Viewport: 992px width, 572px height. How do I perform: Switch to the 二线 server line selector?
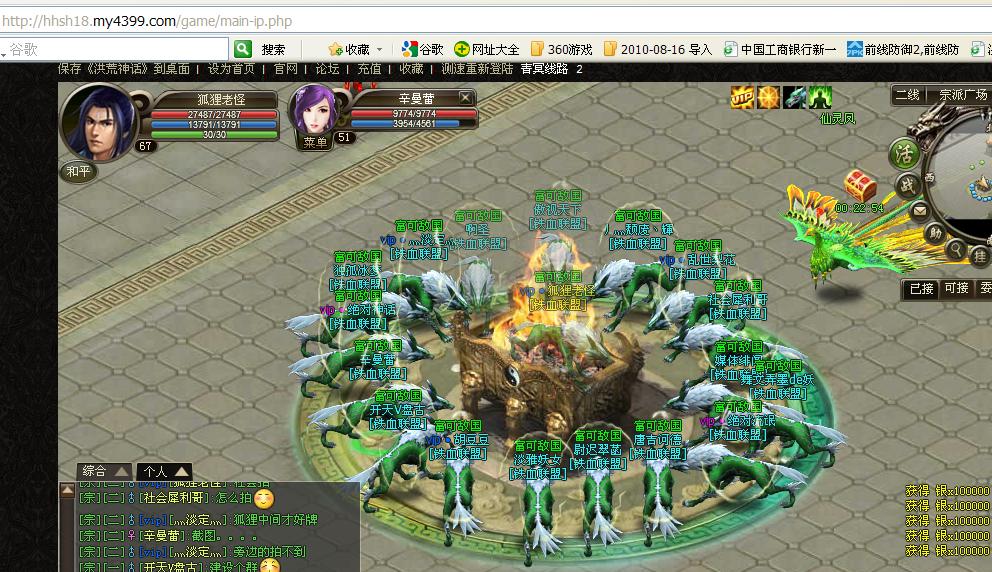click(907, 95)
